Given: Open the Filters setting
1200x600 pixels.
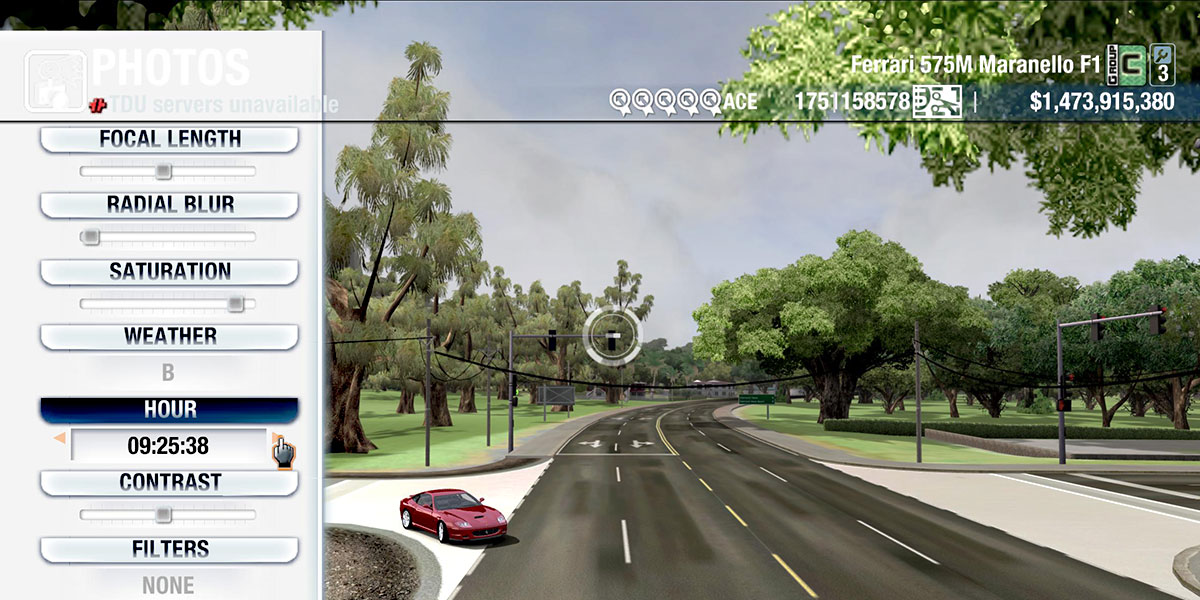Looking at the screenshot, I should tap(169, 549).
